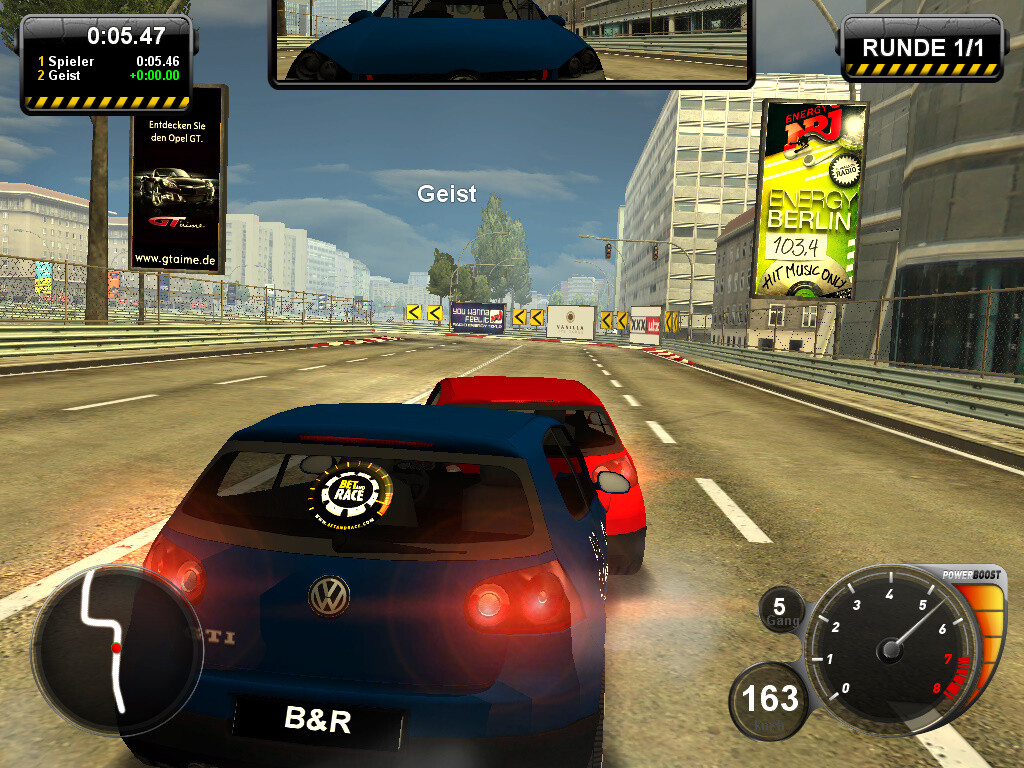The image size is (1024, 768).
Task: Click the rear-view mirror display
Action: [x=511, y=40]
